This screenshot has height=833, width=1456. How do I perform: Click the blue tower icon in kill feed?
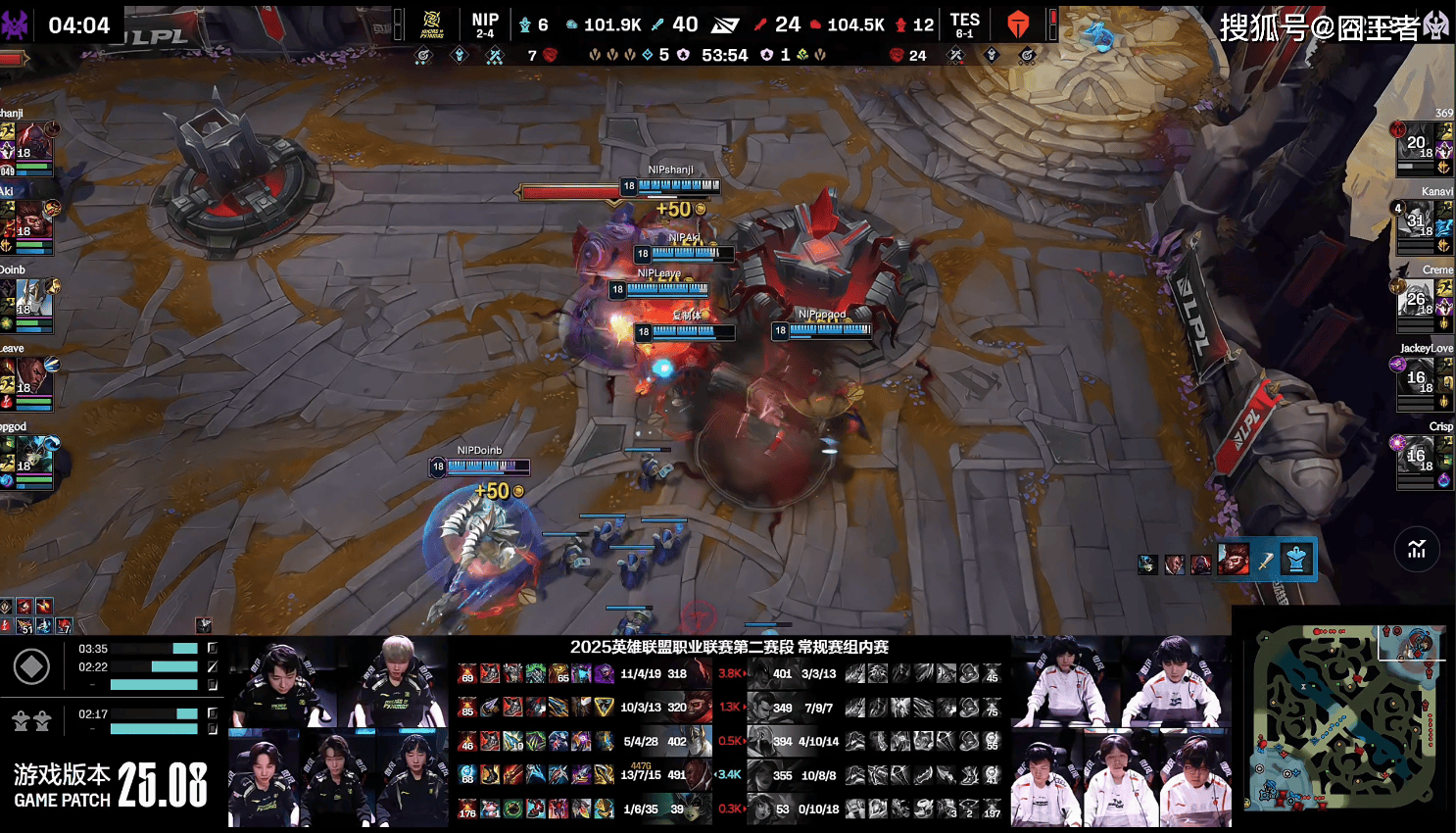pyautogui.click(x=1296, y=560)
